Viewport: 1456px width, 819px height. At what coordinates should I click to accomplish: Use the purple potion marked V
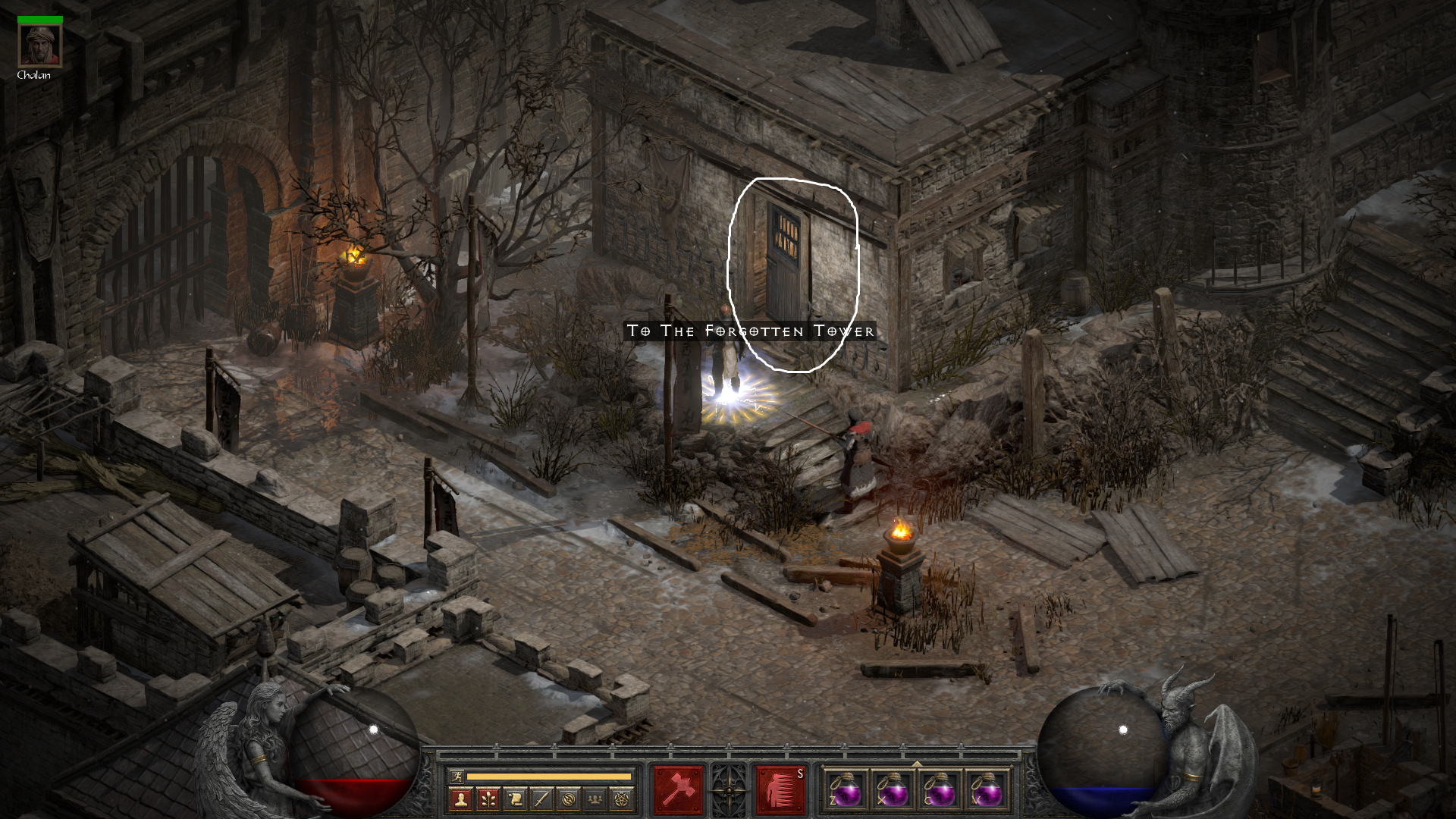click(x=987, y=790)
